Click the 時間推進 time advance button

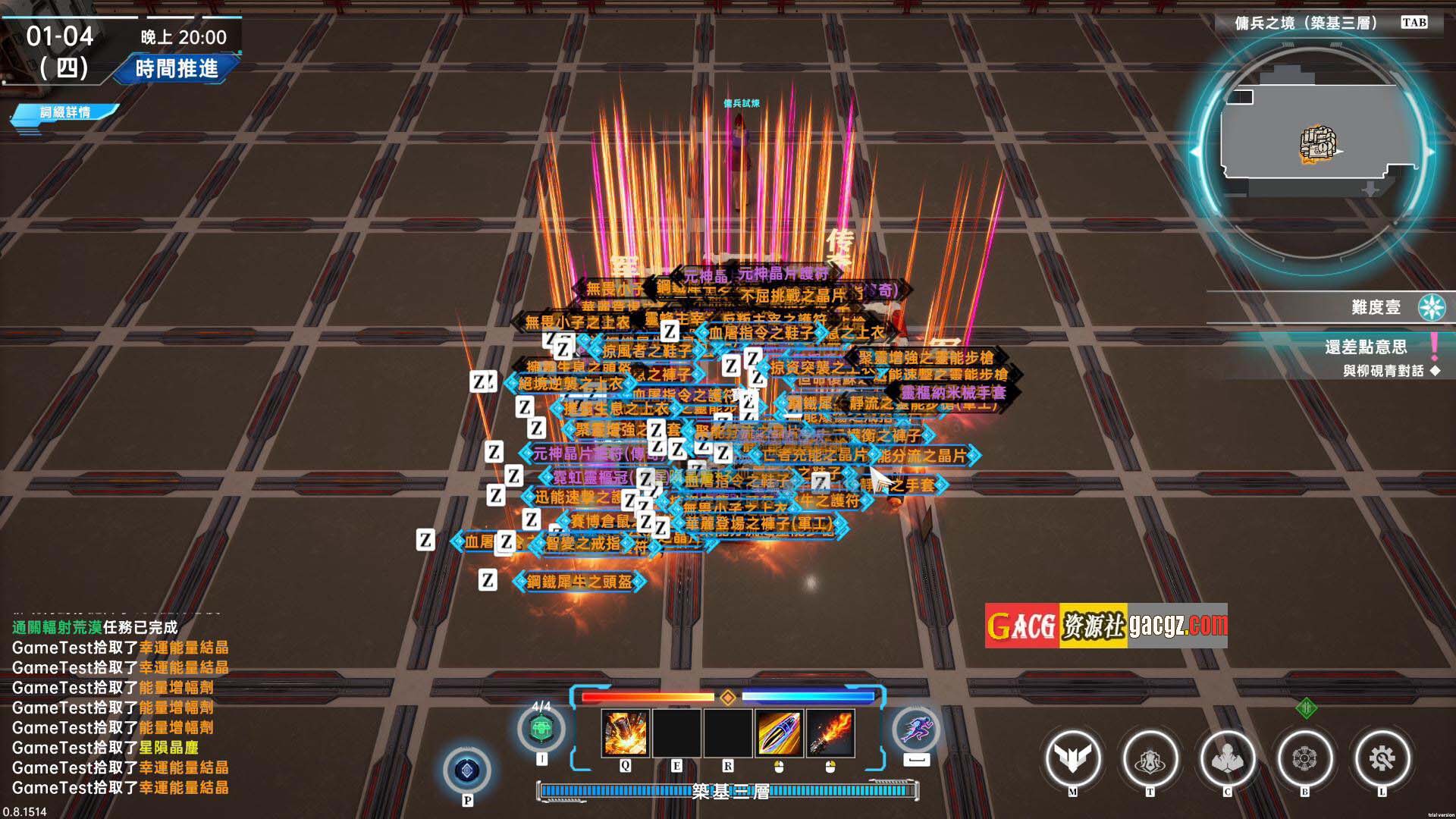(x=177, y=69)
